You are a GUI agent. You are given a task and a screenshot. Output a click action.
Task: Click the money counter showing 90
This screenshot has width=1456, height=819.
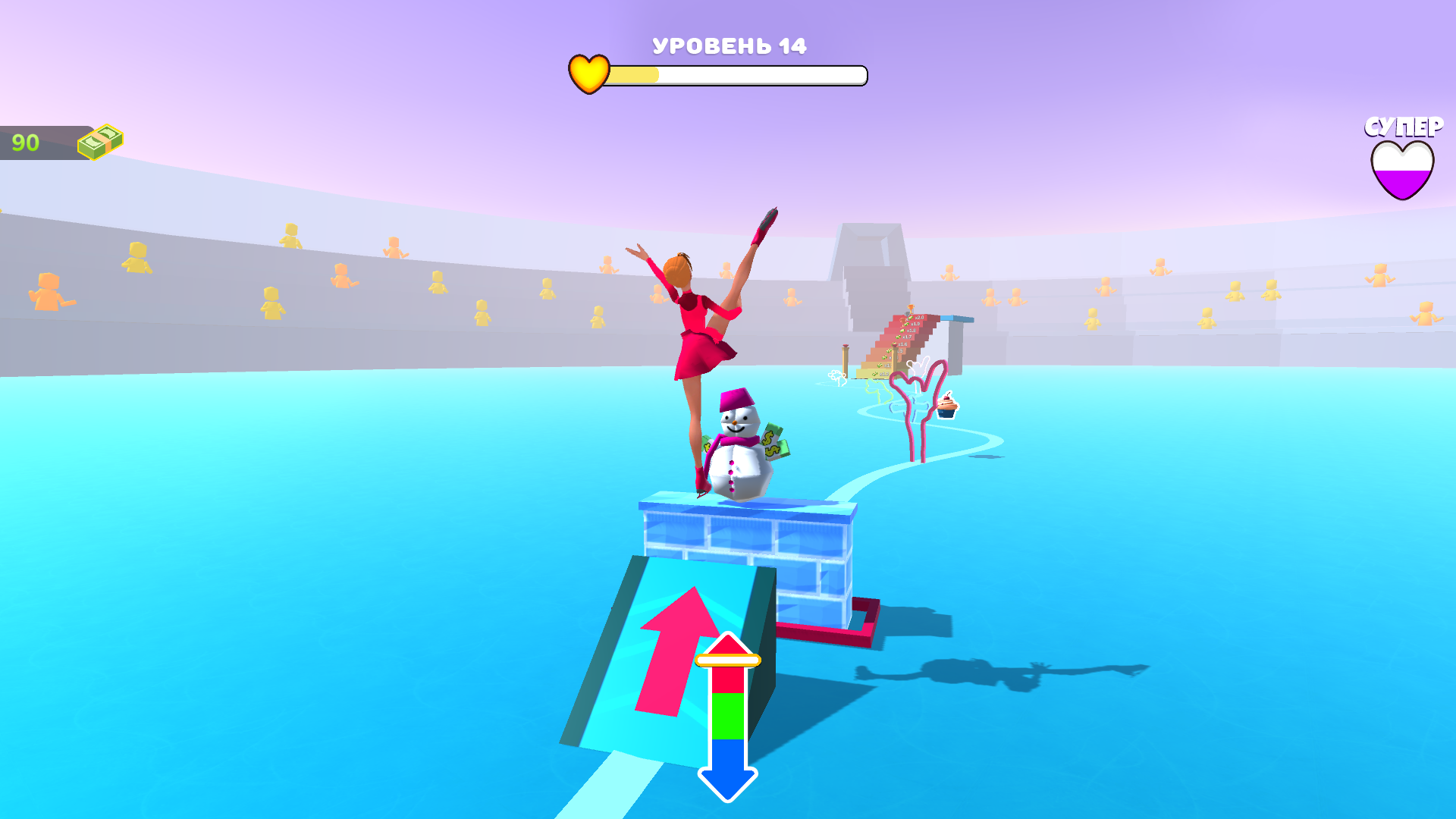(x=25, y=141)
